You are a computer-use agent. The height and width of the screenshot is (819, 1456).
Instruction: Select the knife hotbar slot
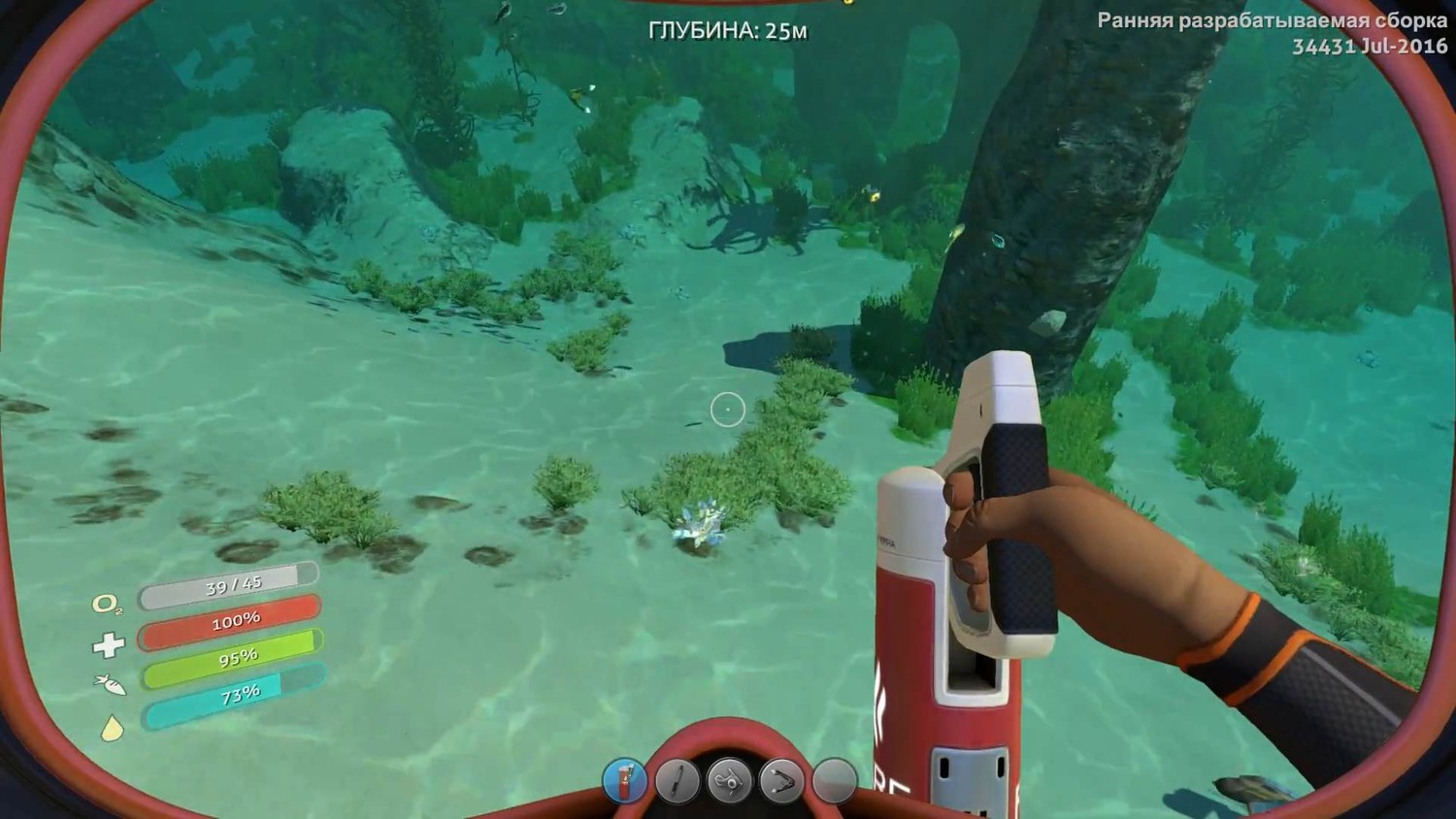[x=678, y=779]
